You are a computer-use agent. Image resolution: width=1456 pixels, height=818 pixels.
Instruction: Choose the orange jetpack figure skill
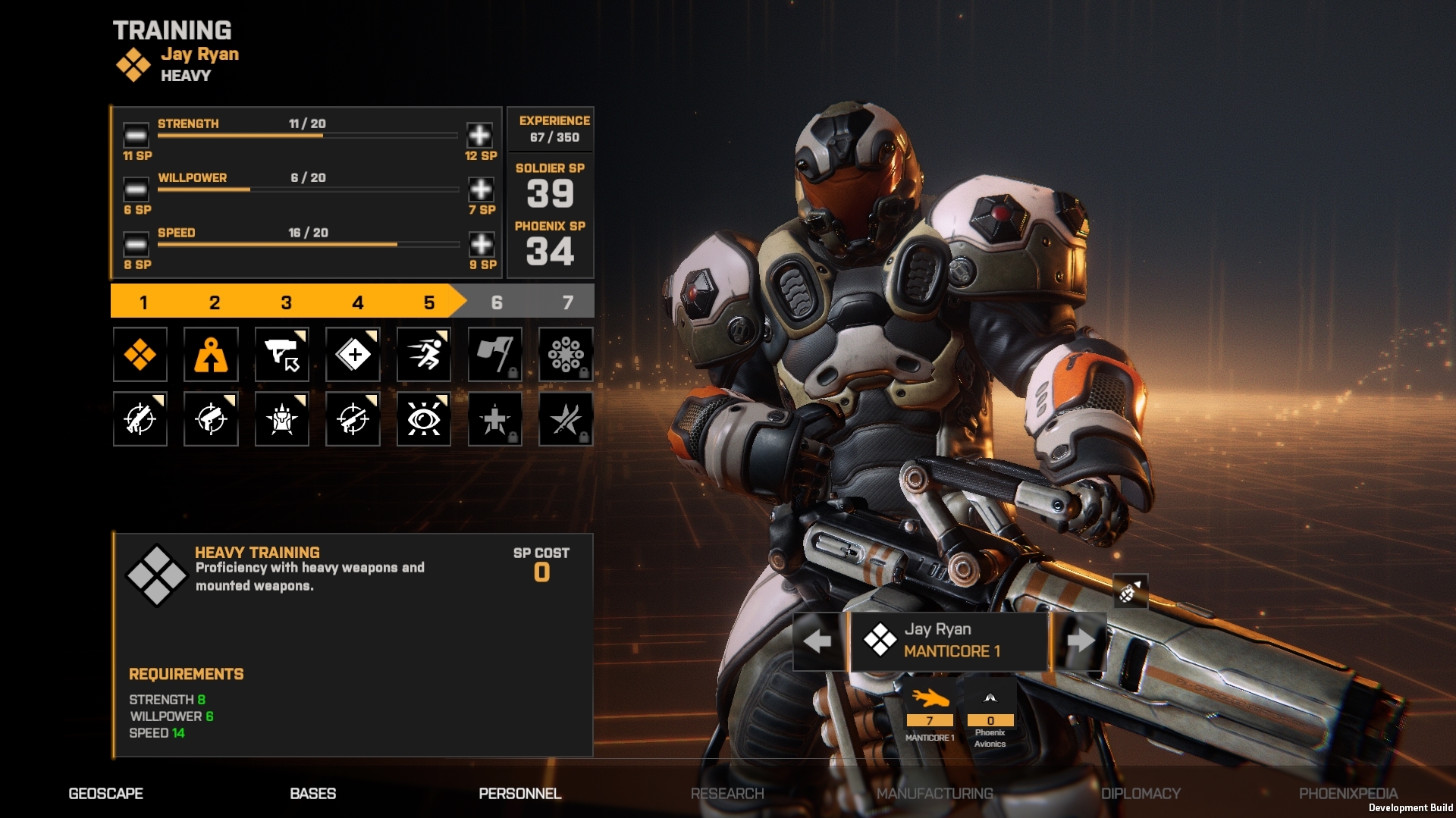[211, 354]
